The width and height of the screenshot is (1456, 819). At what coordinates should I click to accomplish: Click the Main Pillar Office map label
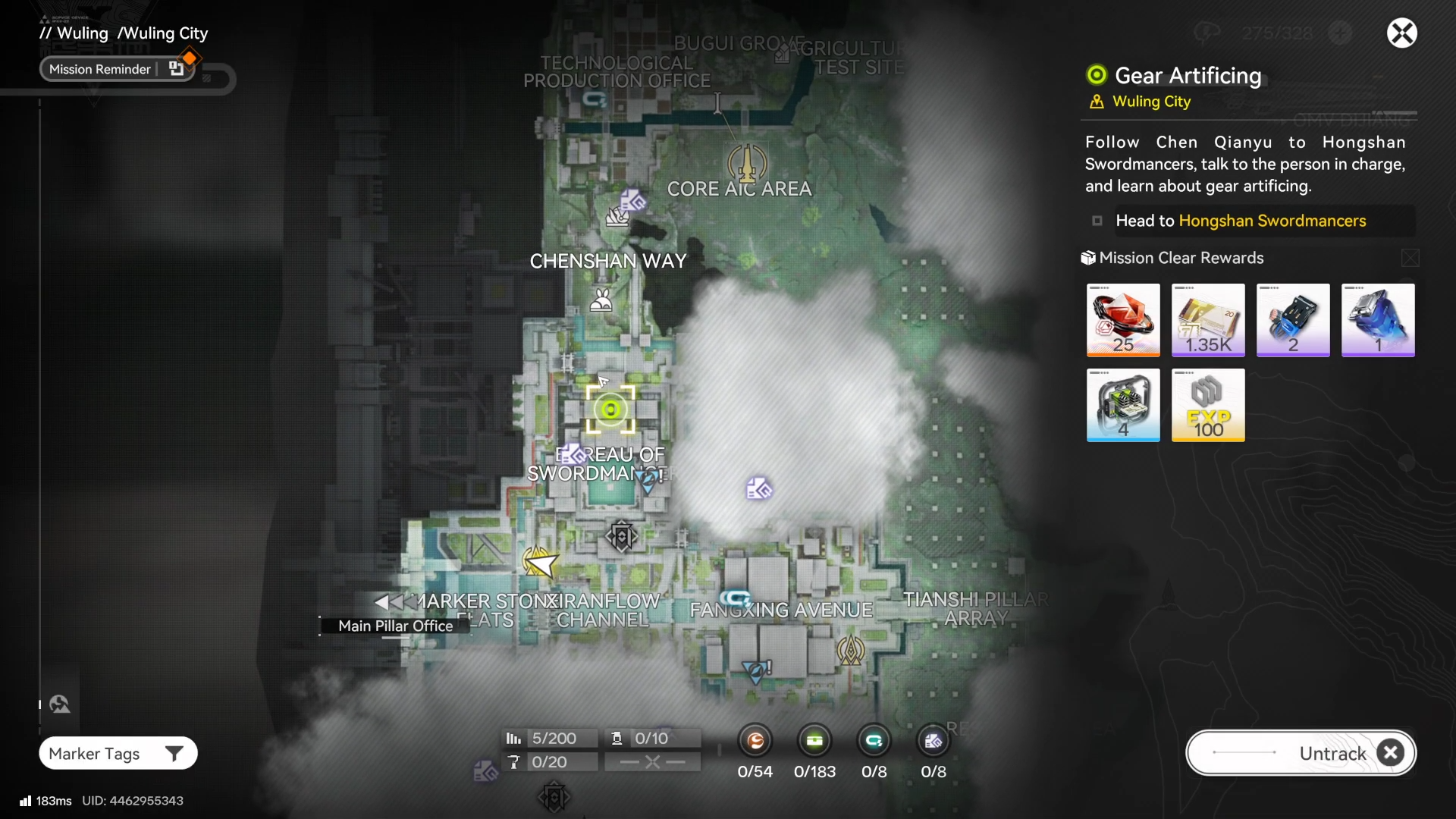click(x=395, y=626)
